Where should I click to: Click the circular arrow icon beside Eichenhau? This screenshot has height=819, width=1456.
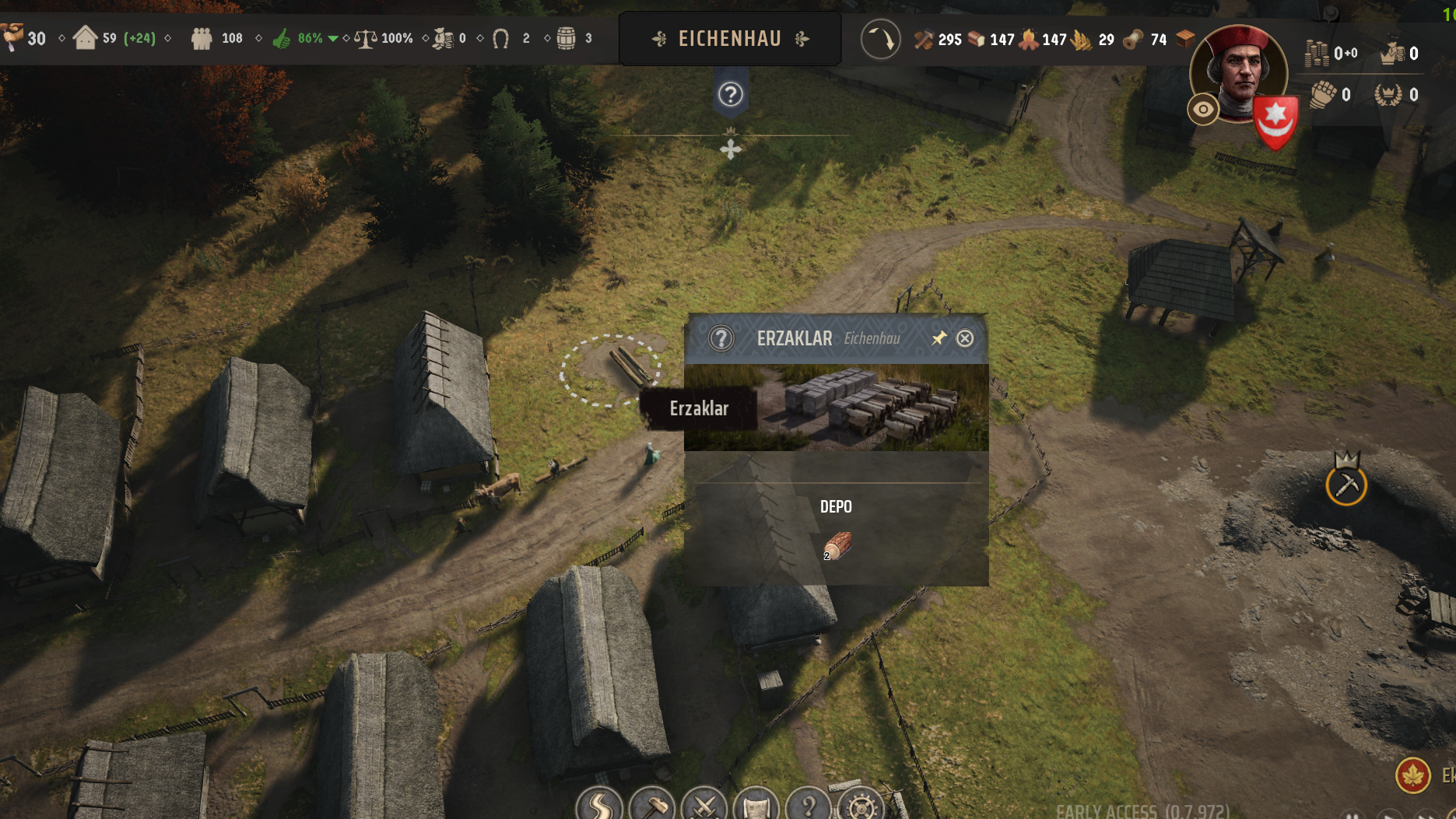[x=880, y=39]
